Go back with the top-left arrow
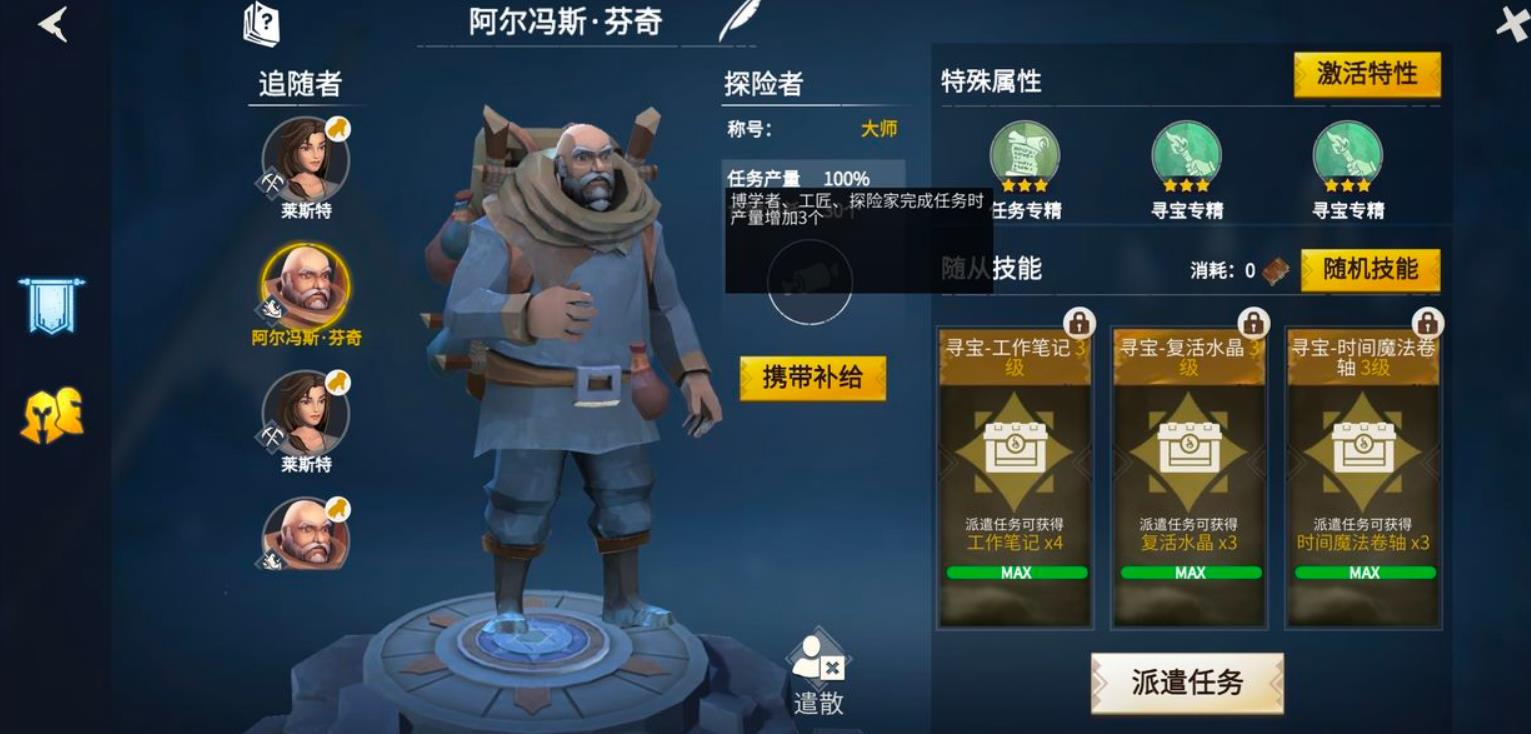 [x=52, y=25]
